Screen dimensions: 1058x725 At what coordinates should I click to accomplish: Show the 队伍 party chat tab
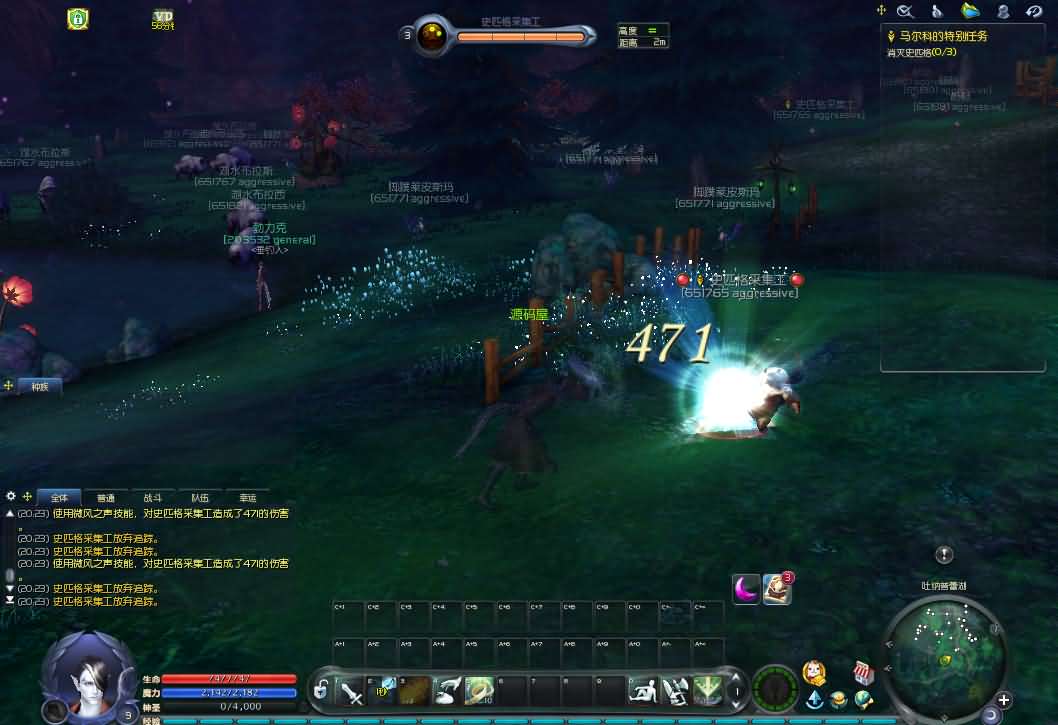click(200, 497)
